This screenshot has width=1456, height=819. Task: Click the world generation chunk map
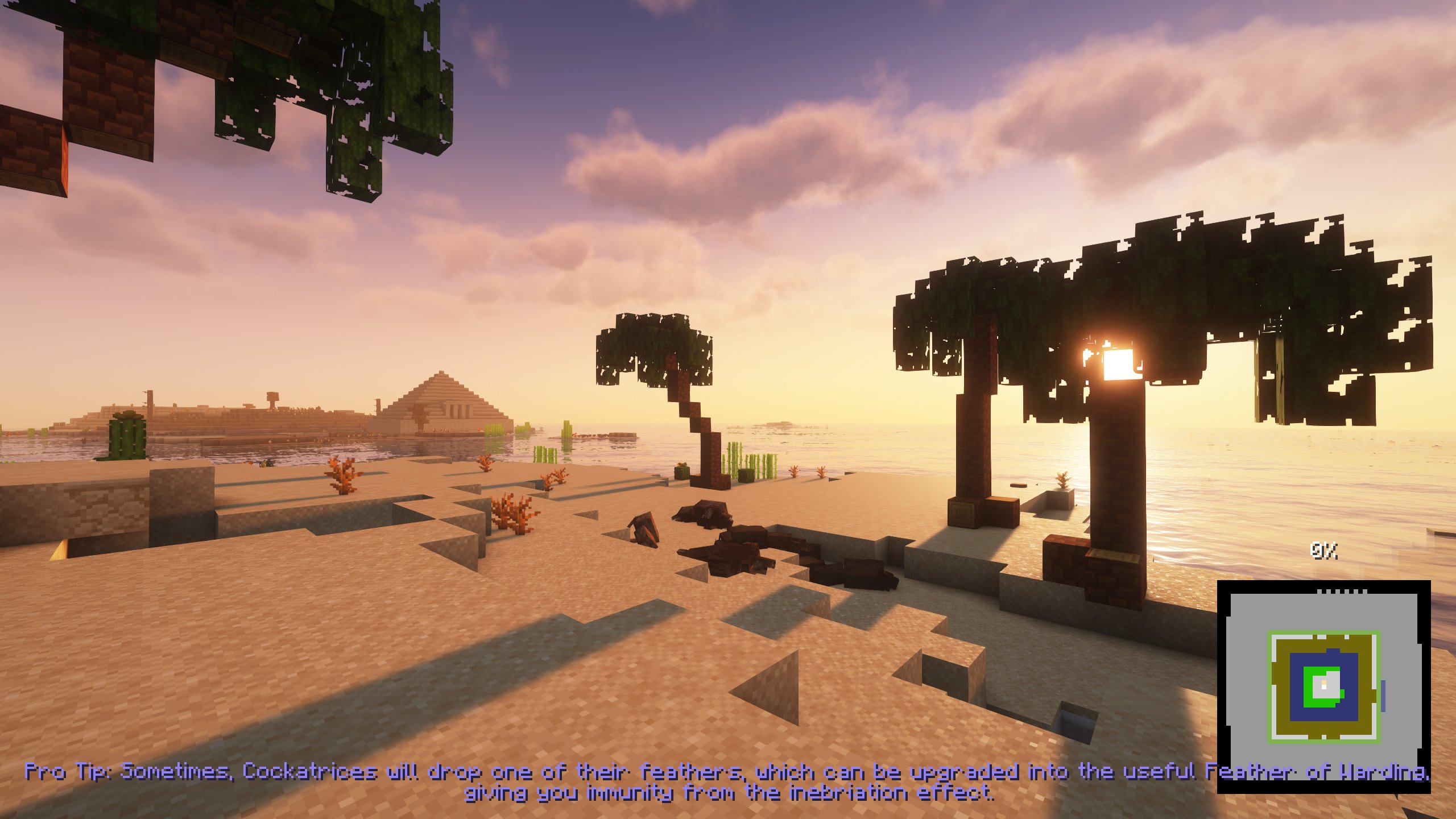pos(1323,686)
